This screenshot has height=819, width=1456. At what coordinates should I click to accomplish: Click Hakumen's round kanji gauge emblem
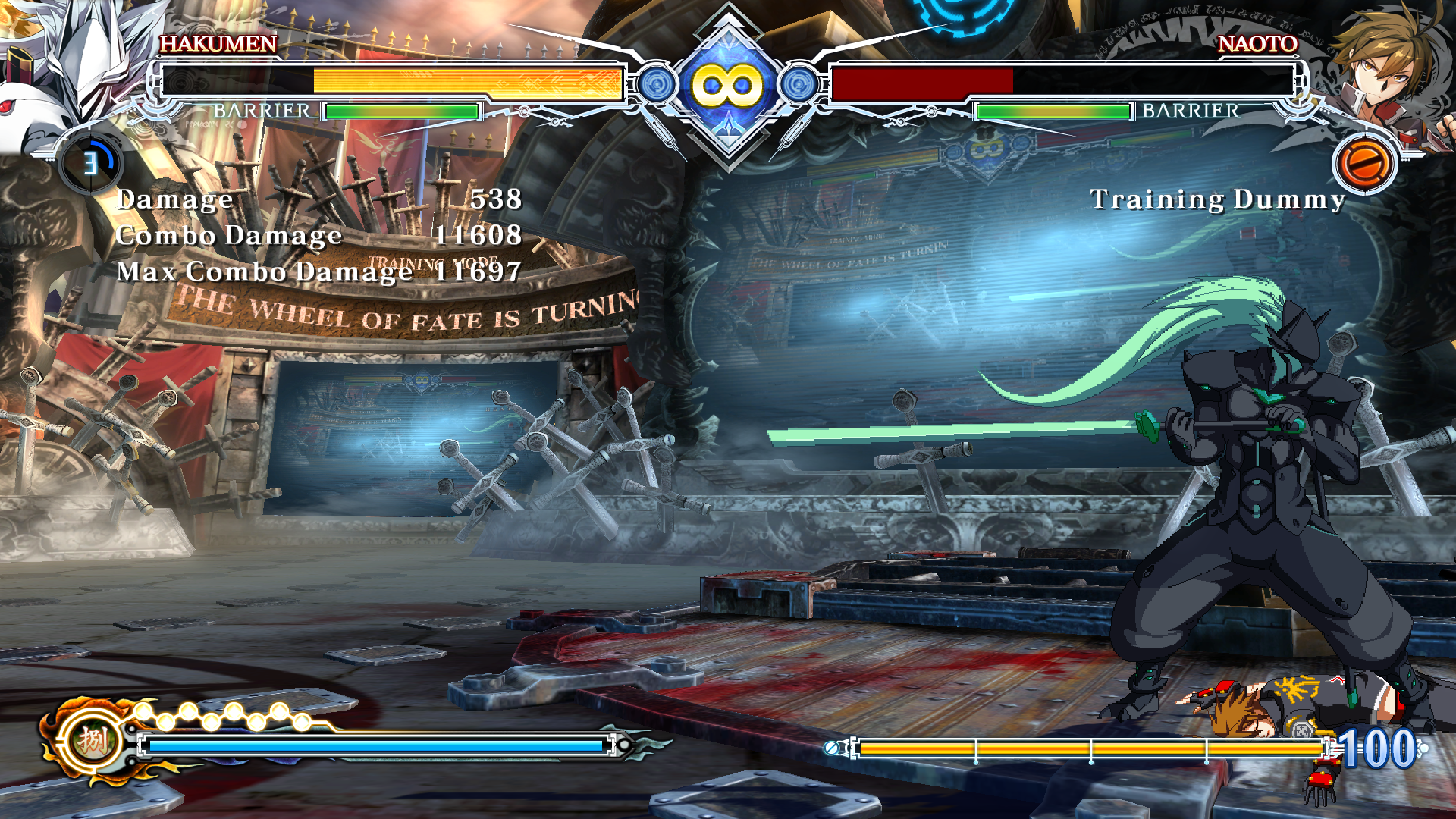(x=93, y=741)
